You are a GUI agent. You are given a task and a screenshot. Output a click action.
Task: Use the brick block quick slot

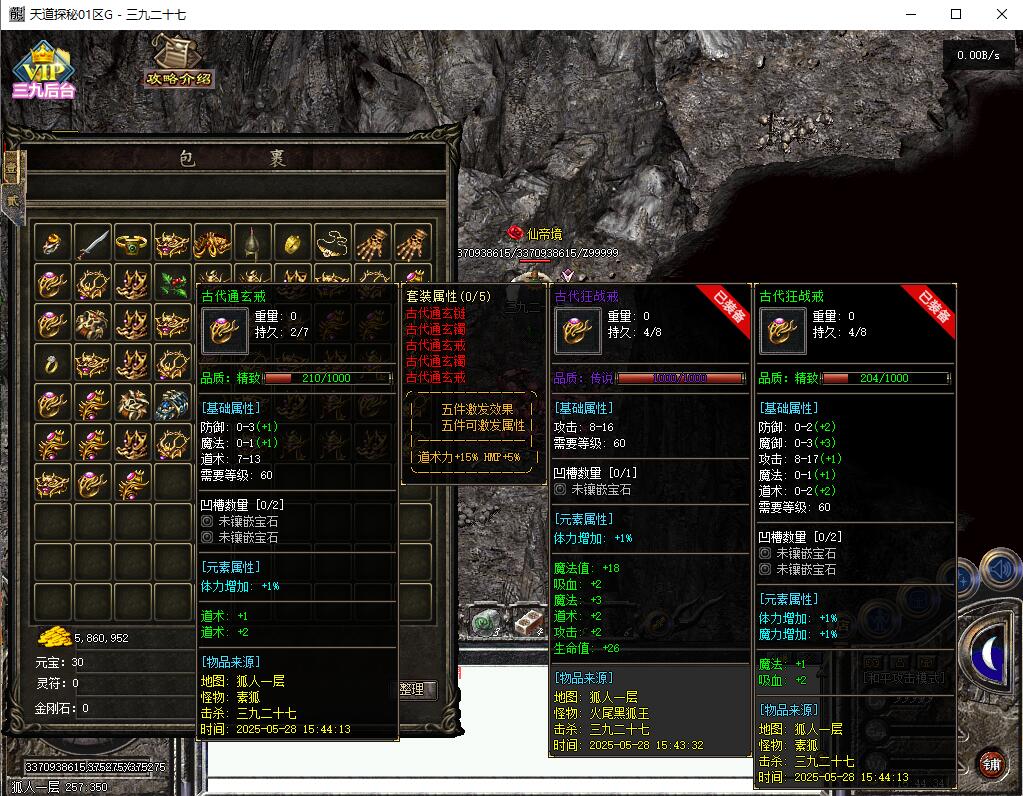tap(526, 622)
